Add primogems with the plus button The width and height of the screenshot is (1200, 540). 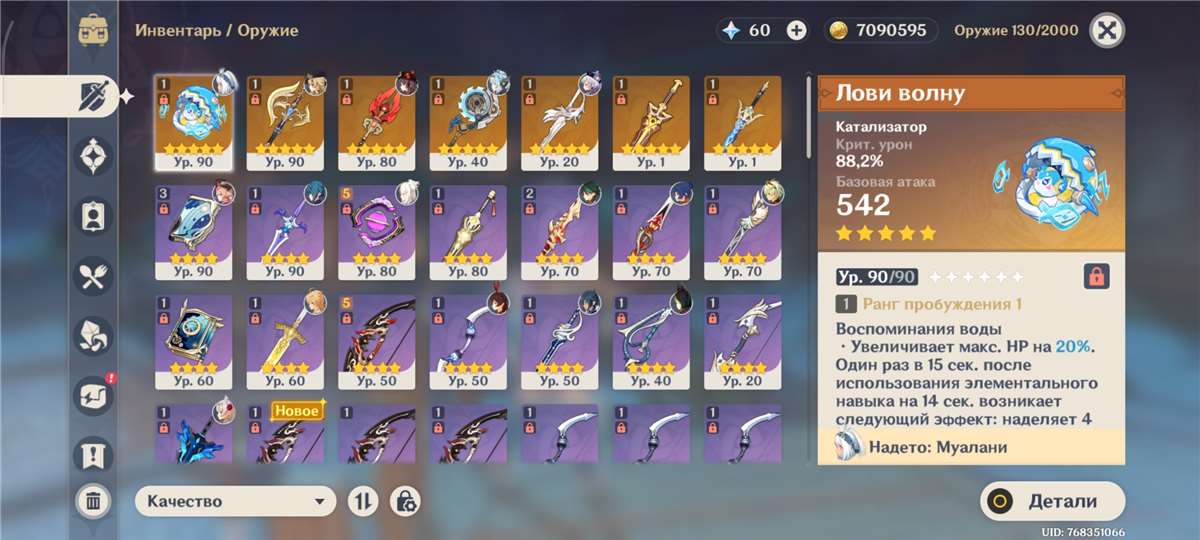796,30
